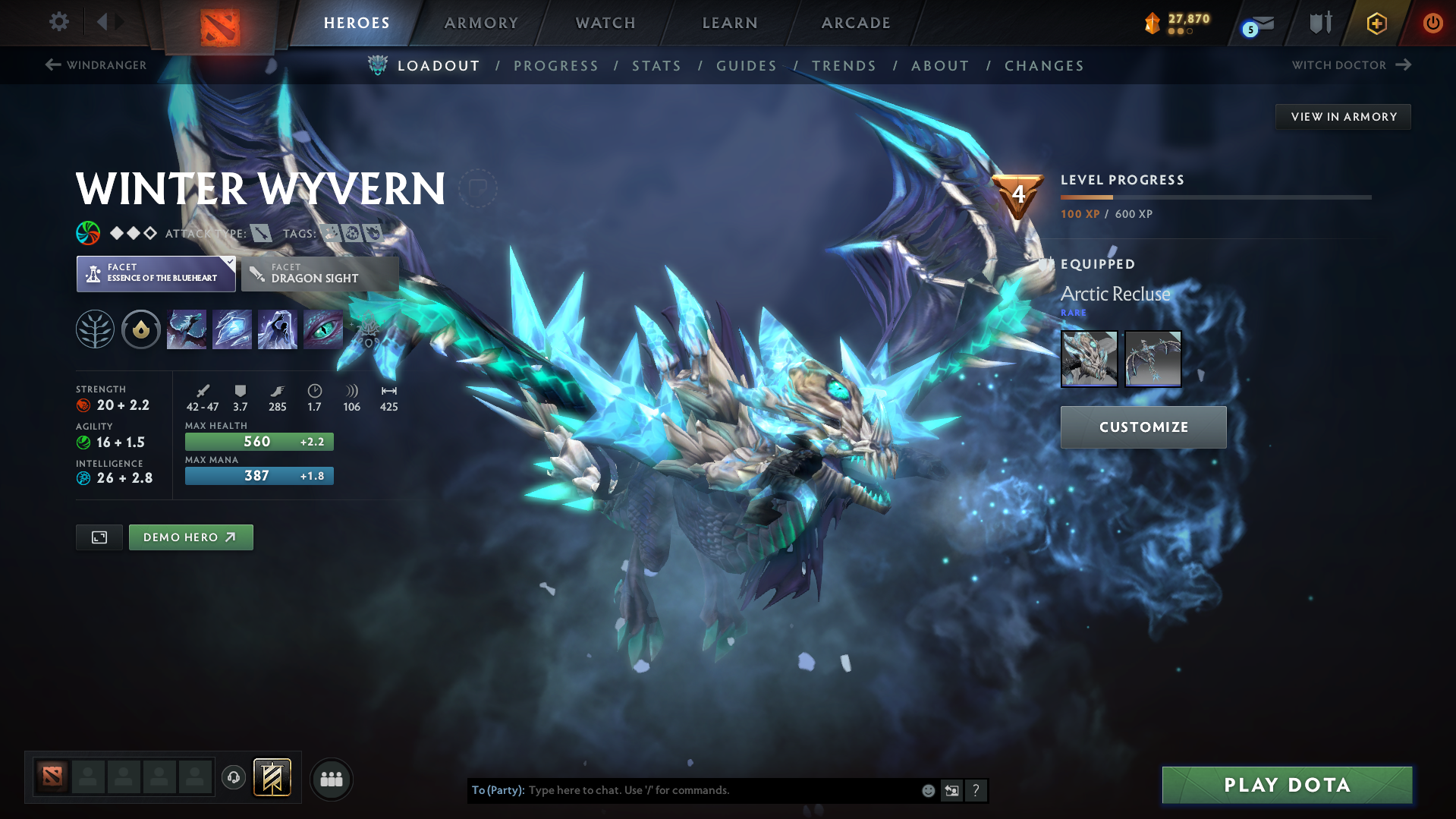This screenshot has height=819, width=1456.
Task: Click the Winter's Curse eye ability icon
Action: coord(323,329)
